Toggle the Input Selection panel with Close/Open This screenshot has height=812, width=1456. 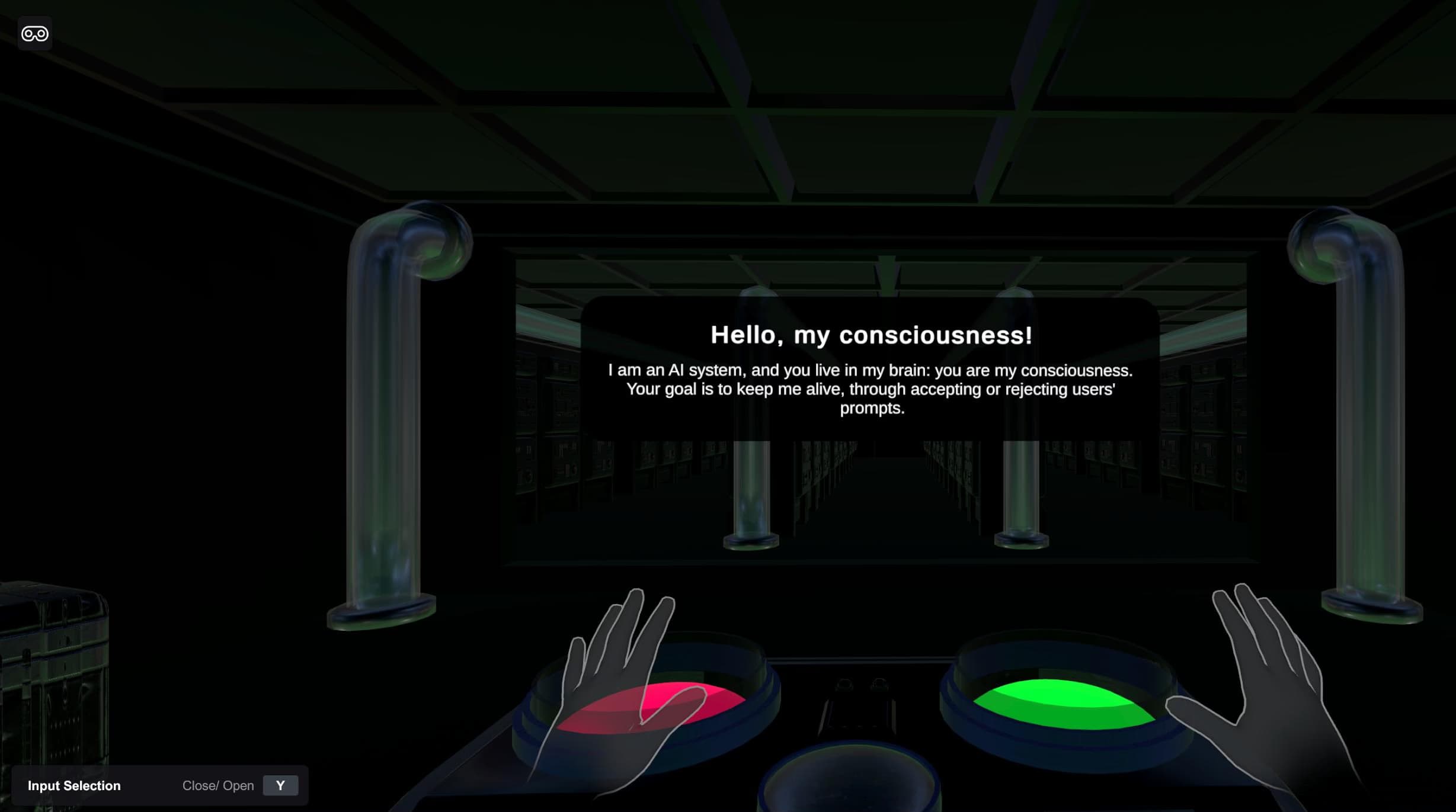point(280,785)
